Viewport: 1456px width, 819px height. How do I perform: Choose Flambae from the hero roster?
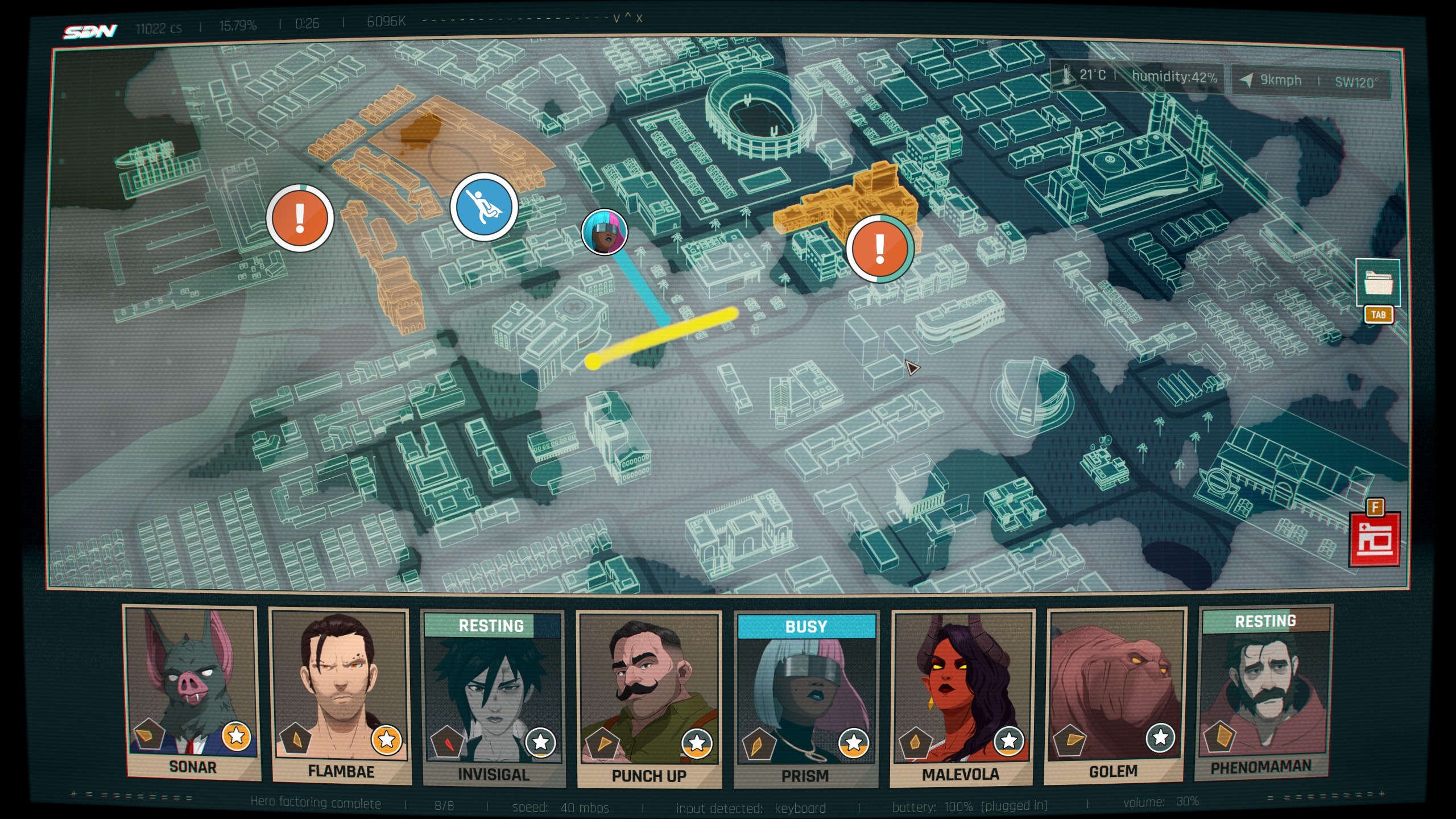point(340,695)
